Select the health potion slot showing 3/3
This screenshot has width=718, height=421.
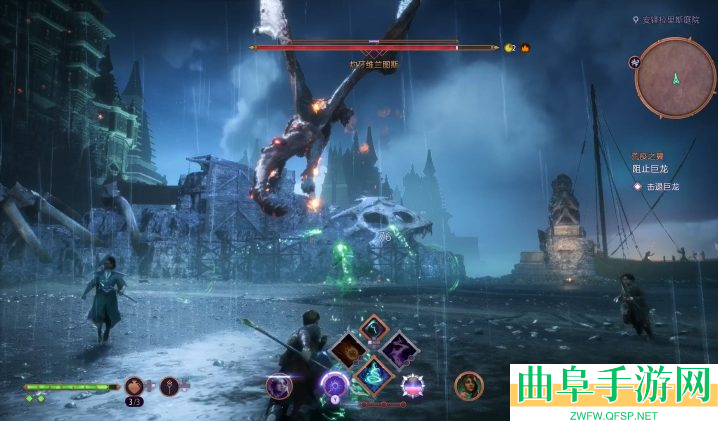tap(134, 386)
